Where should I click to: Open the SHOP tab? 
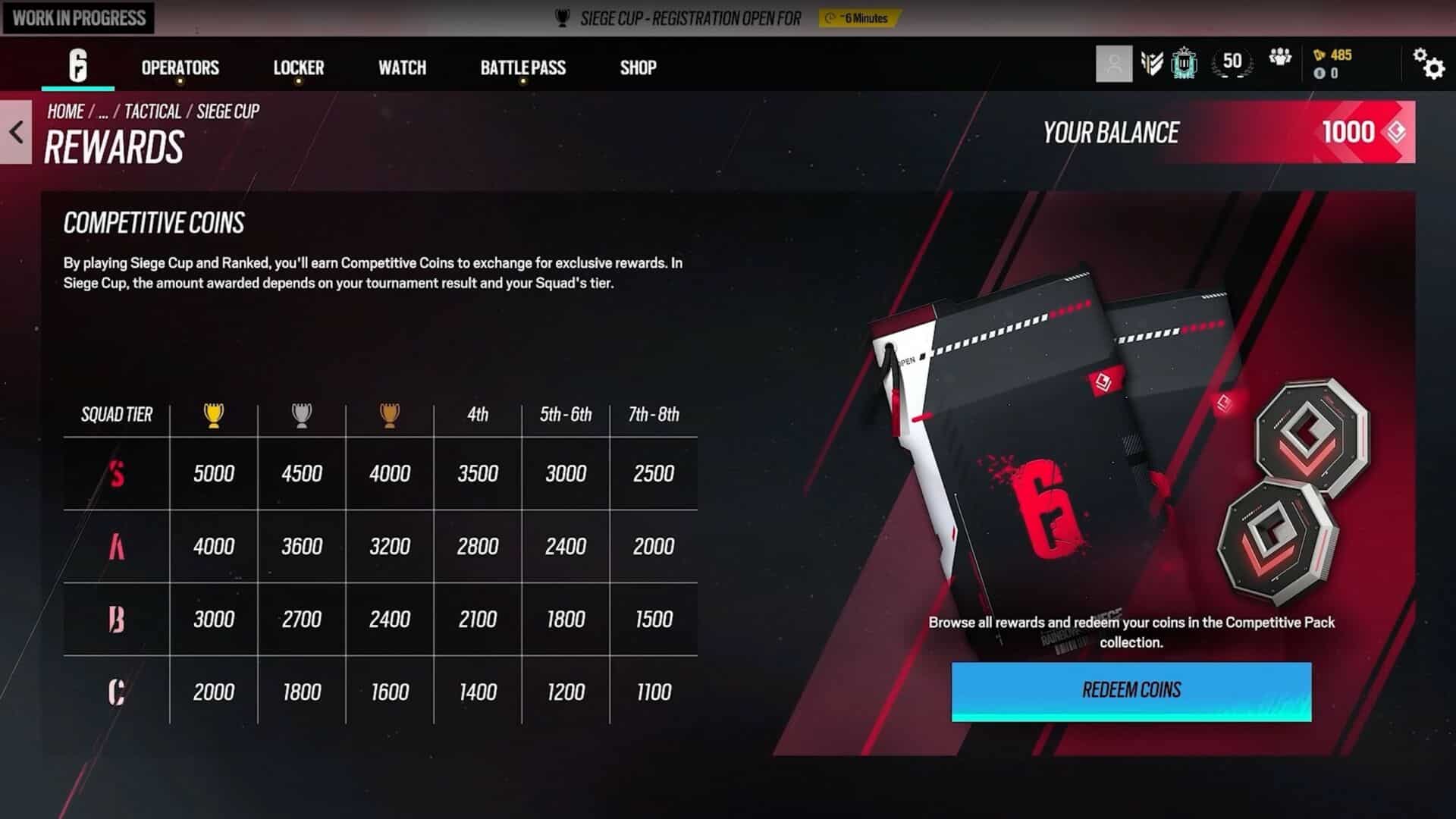point(637,68)
